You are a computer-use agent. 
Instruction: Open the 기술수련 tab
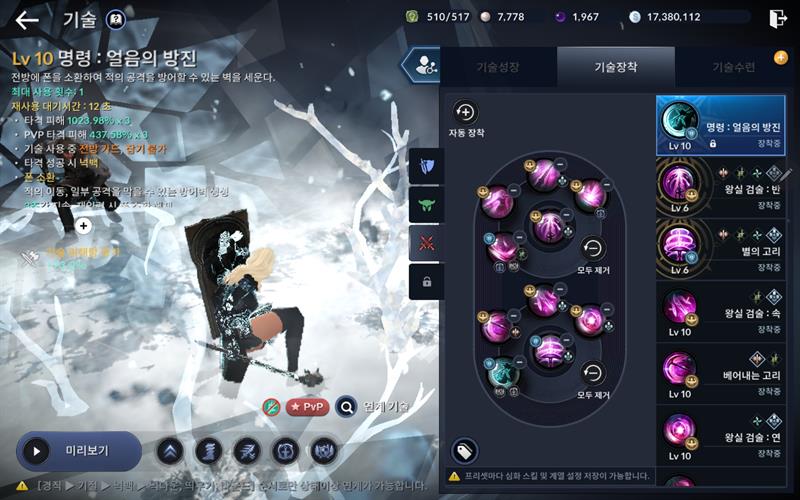733,67
